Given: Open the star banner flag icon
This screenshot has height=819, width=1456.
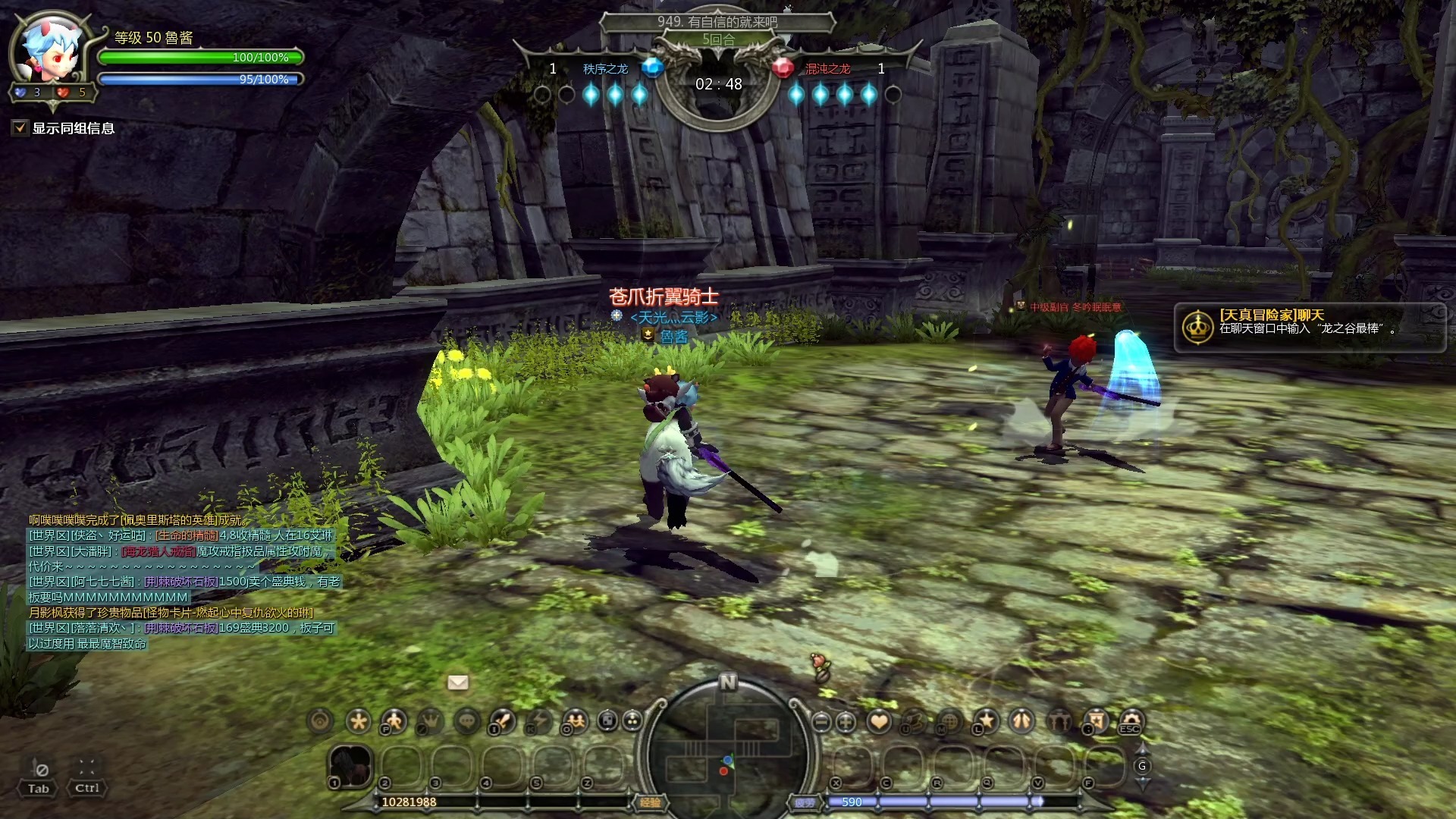Looking at the screenshot, I should (x=1095, y=721).
